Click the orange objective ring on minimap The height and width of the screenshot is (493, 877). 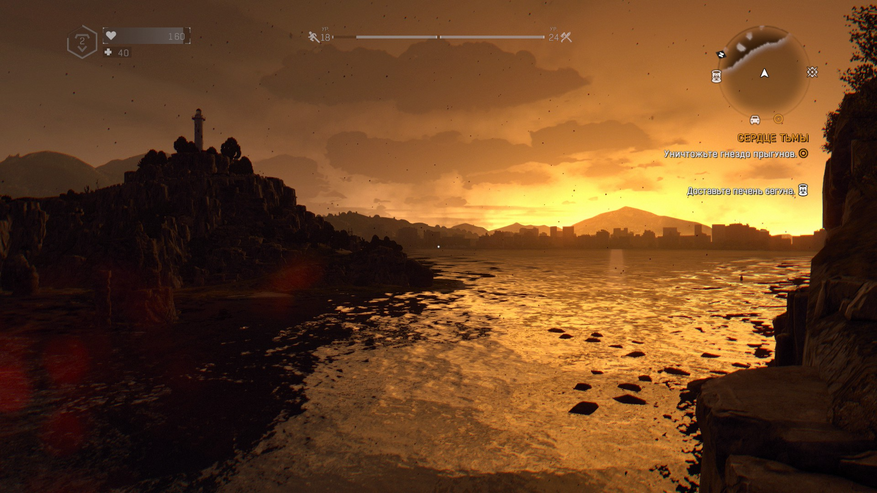[x=778, y=120]
